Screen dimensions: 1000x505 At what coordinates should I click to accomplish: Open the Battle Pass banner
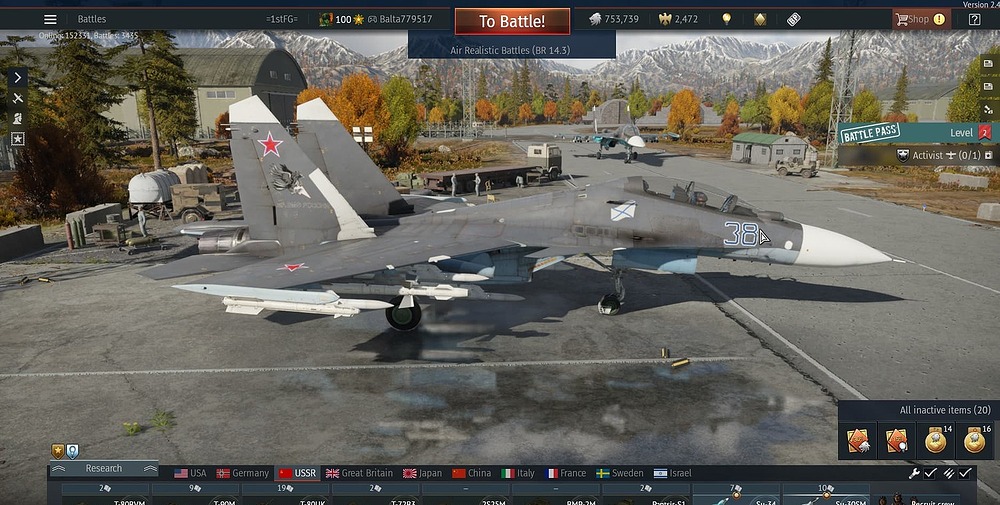tap(870, 133)
